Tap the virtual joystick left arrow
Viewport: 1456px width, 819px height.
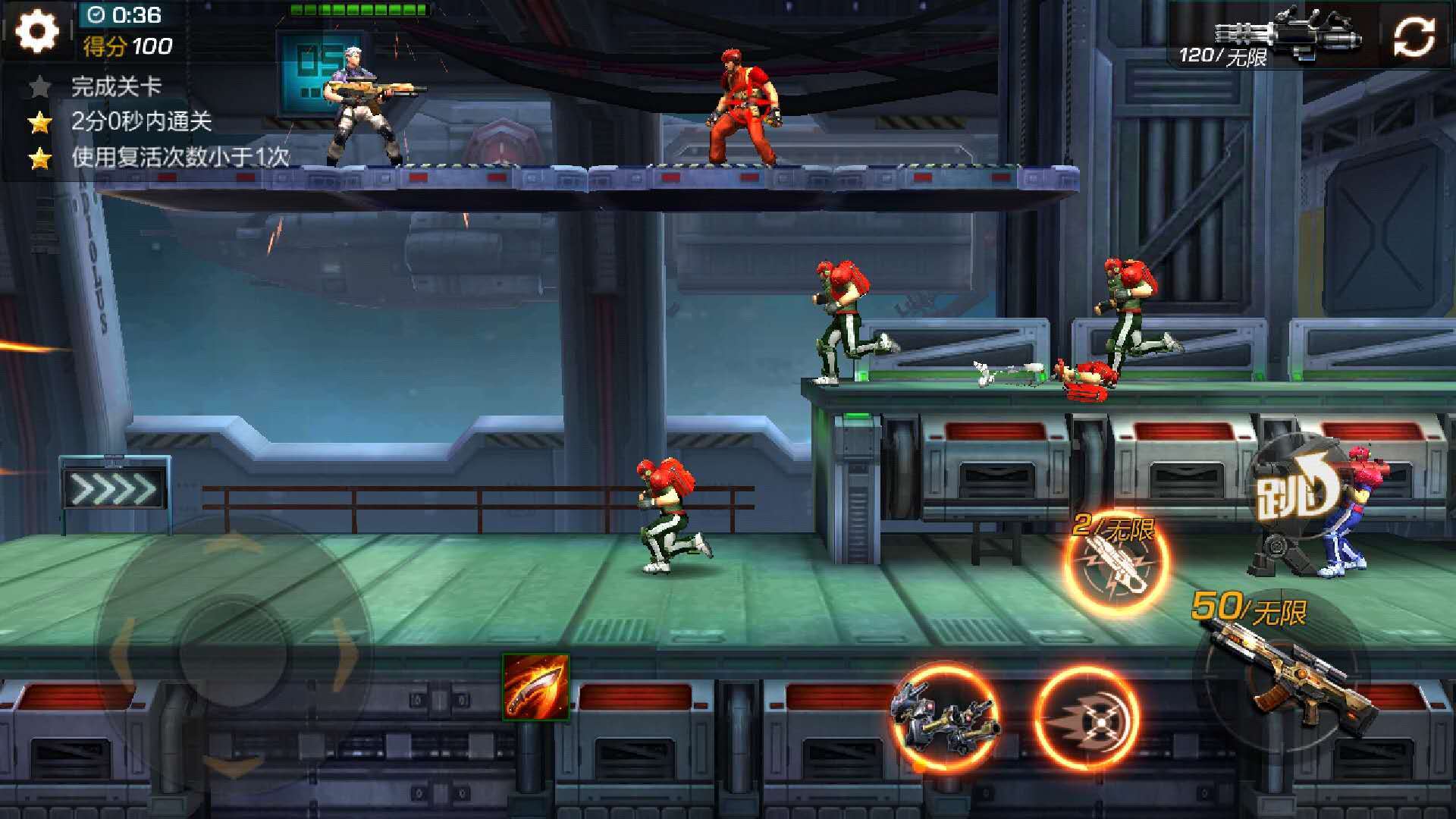pyautogui.click(x=121, y=652)
